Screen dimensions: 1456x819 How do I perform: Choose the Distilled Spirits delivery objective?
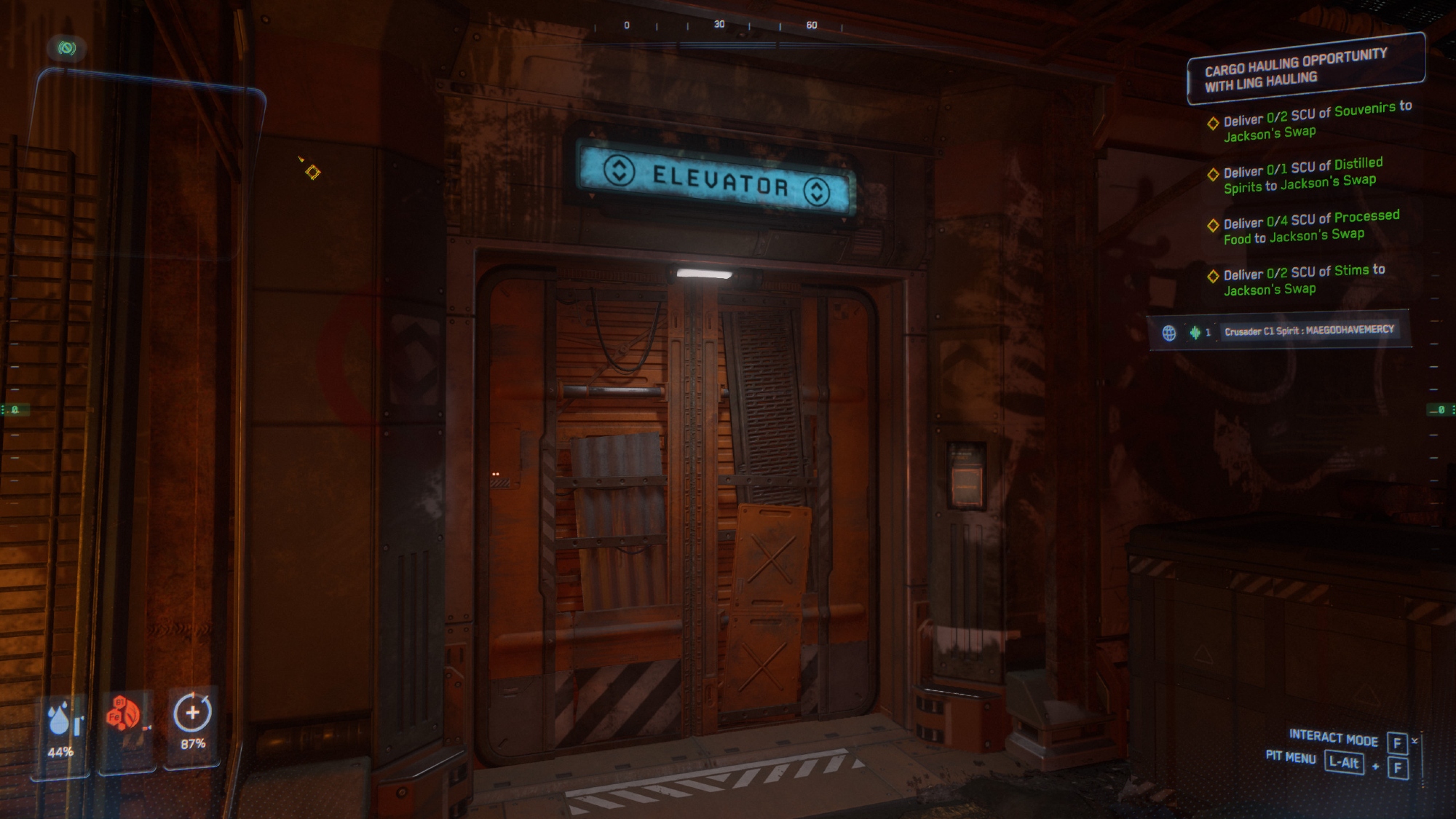click(1302, 175)
